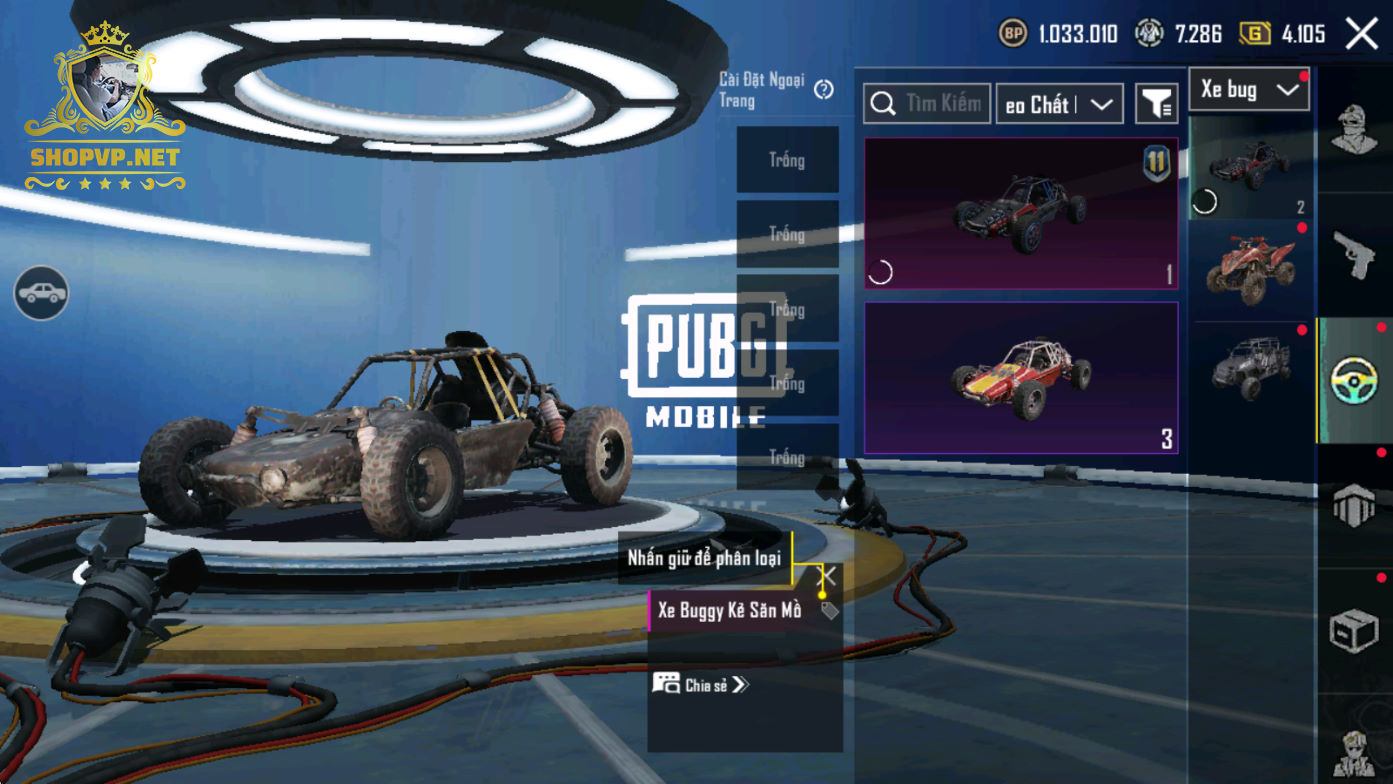Viewport: 1393px width, 784px height.
Task: Open the quality sort dropdown
Action: (1059, 104)
